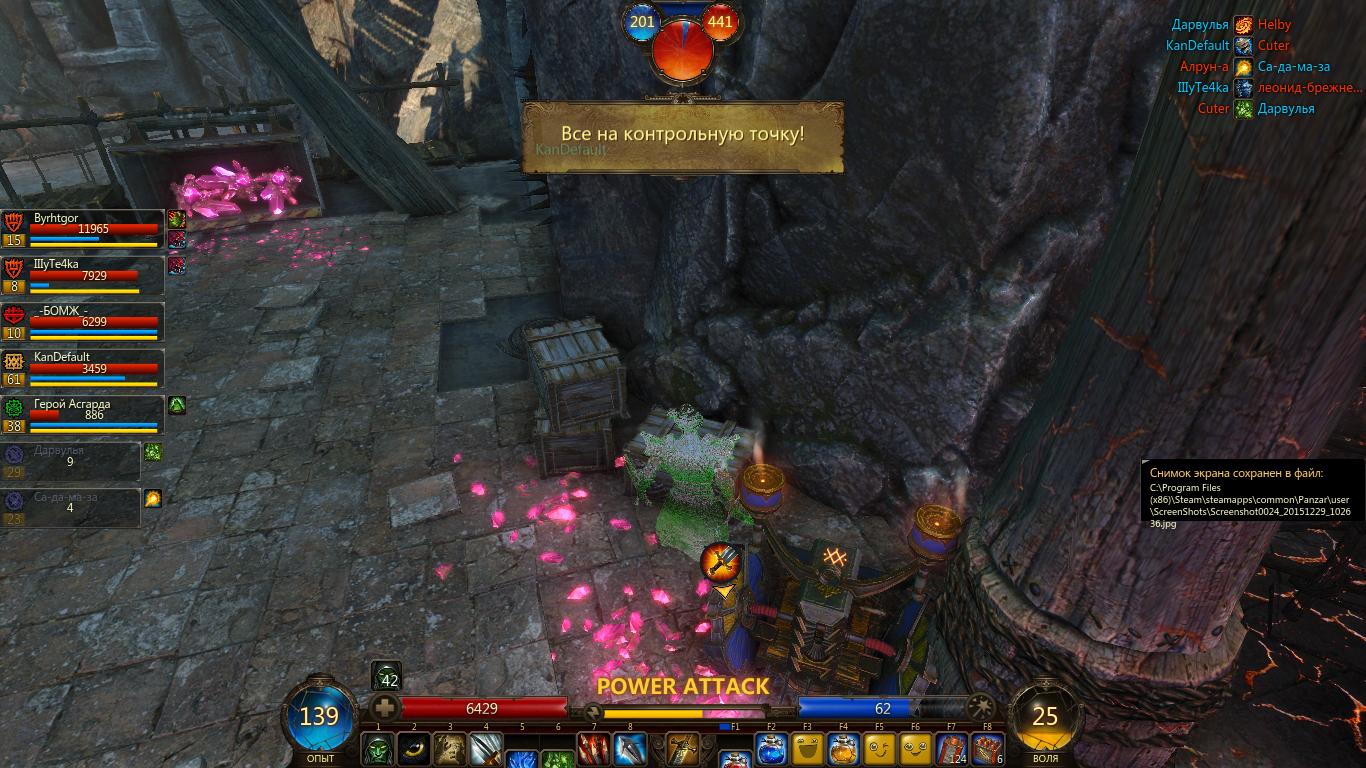This screenshot has height=768, width=1366.
Task: Use the orange potion in slot F4
Action: click(x=844, y=748)
